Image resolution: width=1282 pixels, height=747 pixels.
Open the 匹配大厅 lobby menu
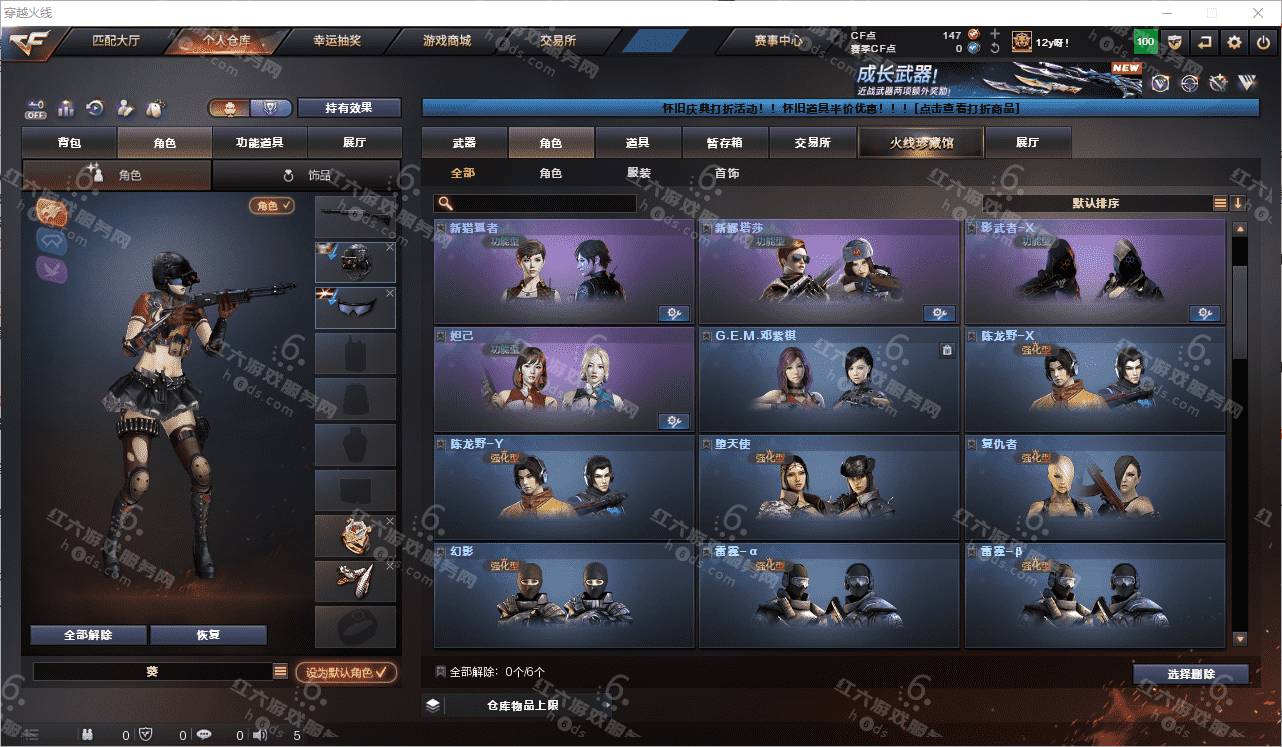116,41
